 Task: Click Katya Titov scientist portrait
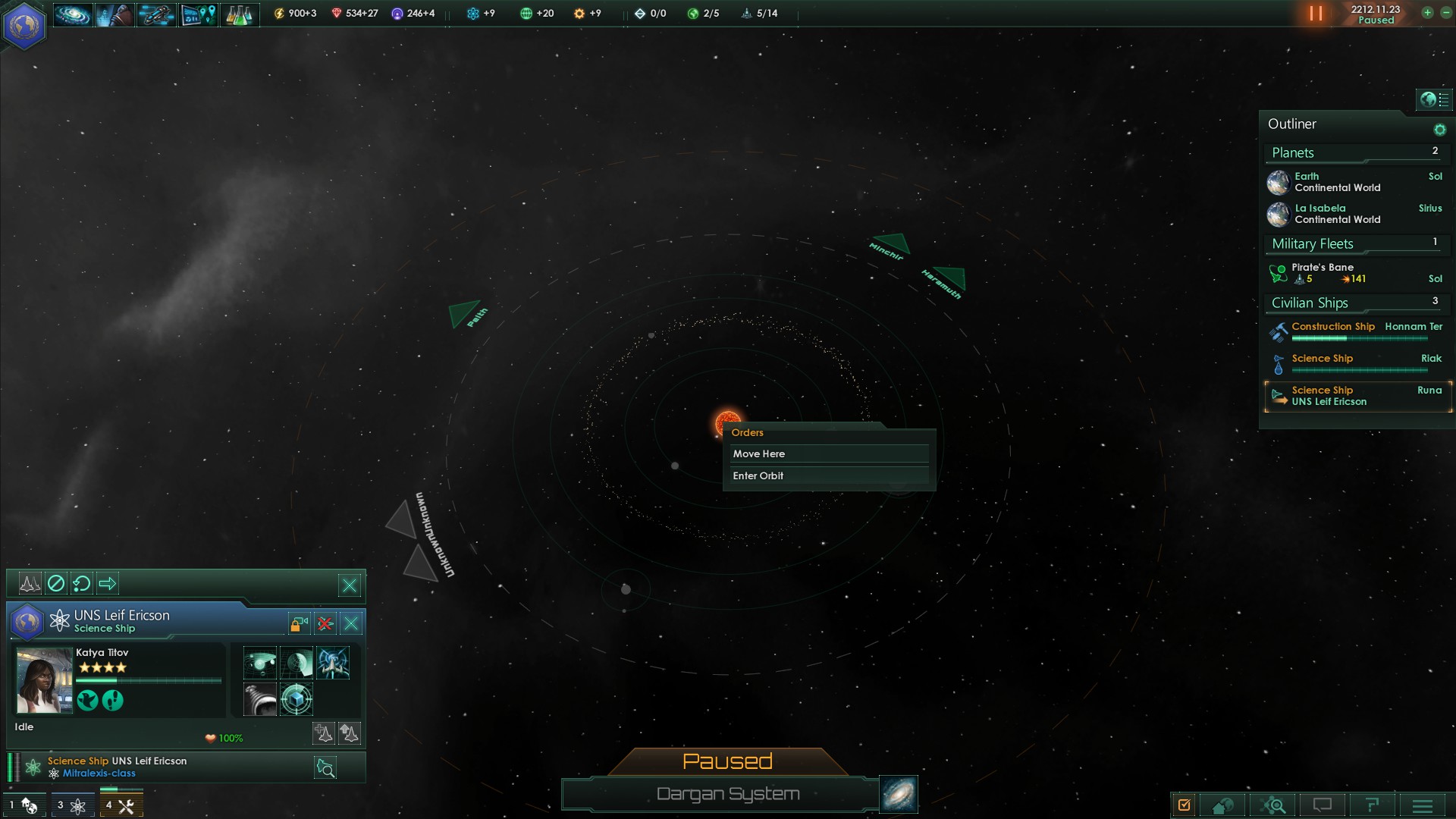tap(44, 680)
